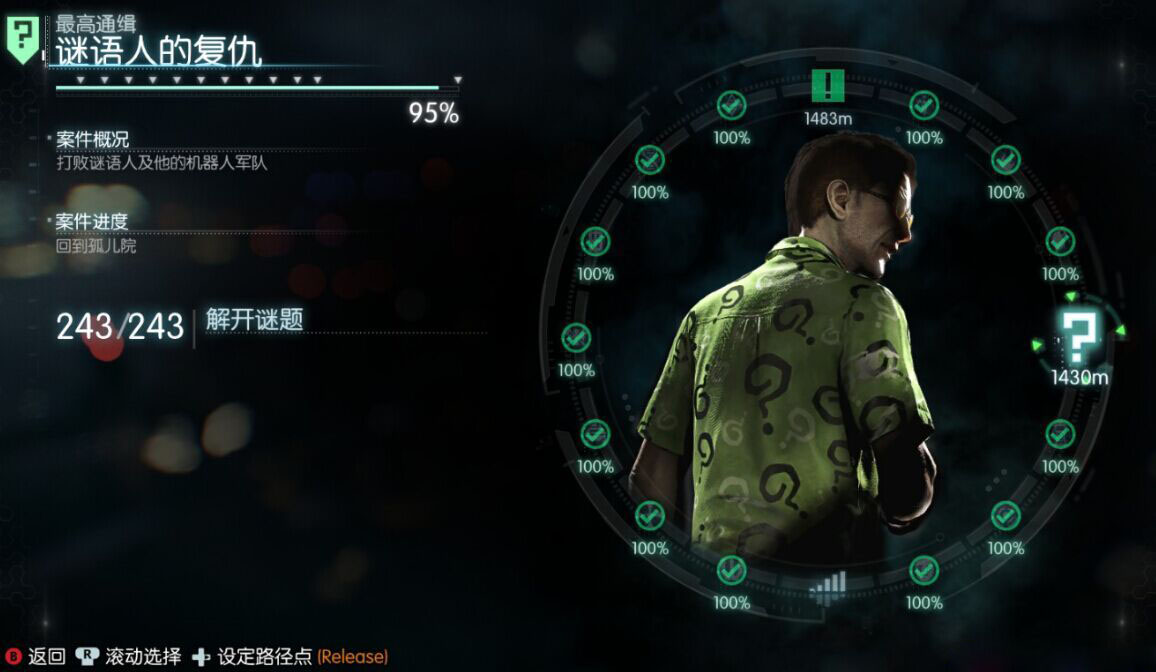The height and width of the screenshot is (672, 1156).
Task: Select the signal bars icon on the ring
Action: pos(828,586)
